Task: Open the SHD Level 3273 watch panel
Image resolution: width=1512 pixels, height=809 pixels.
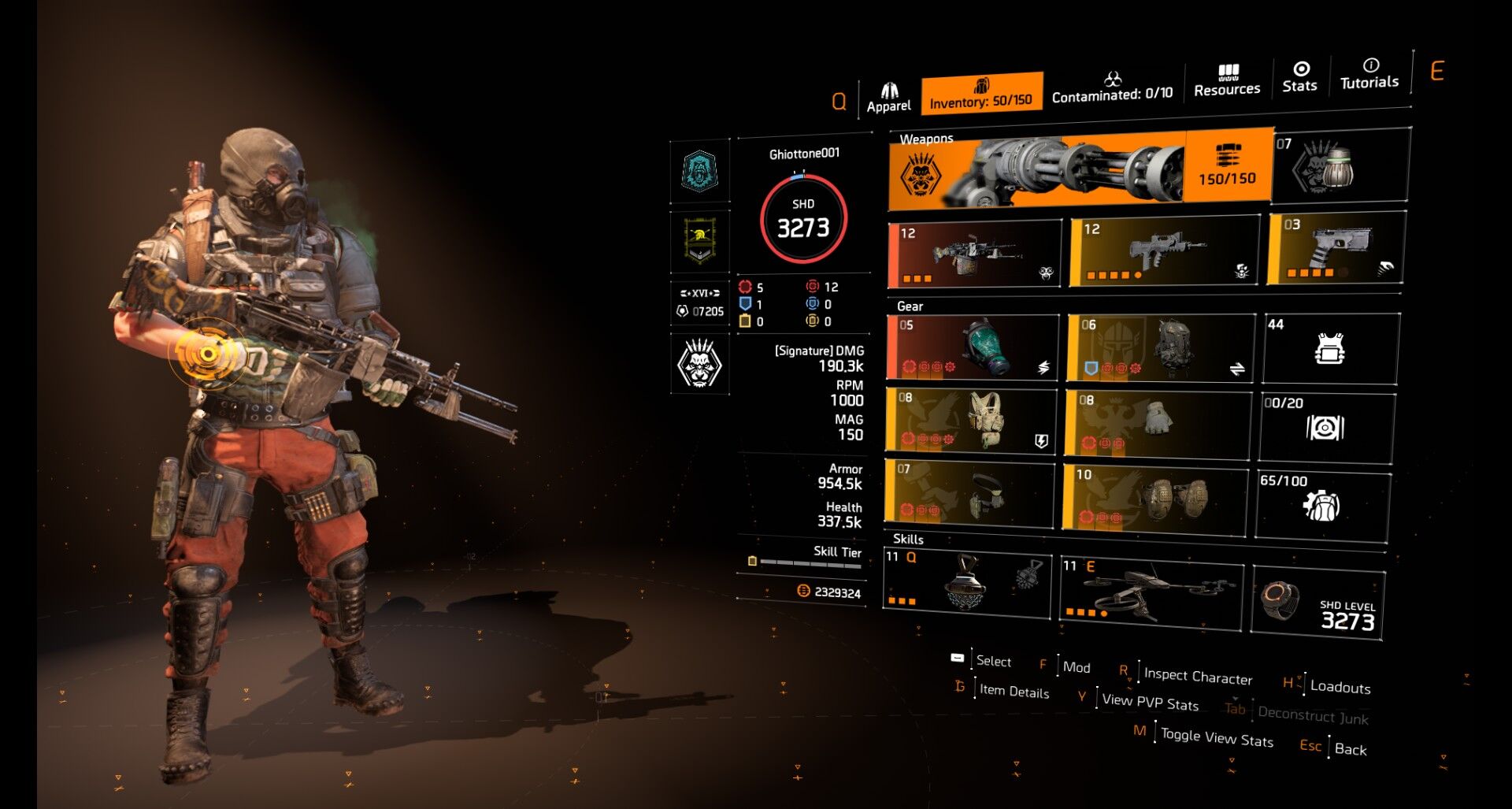Action: click(x=1317, y=604)
